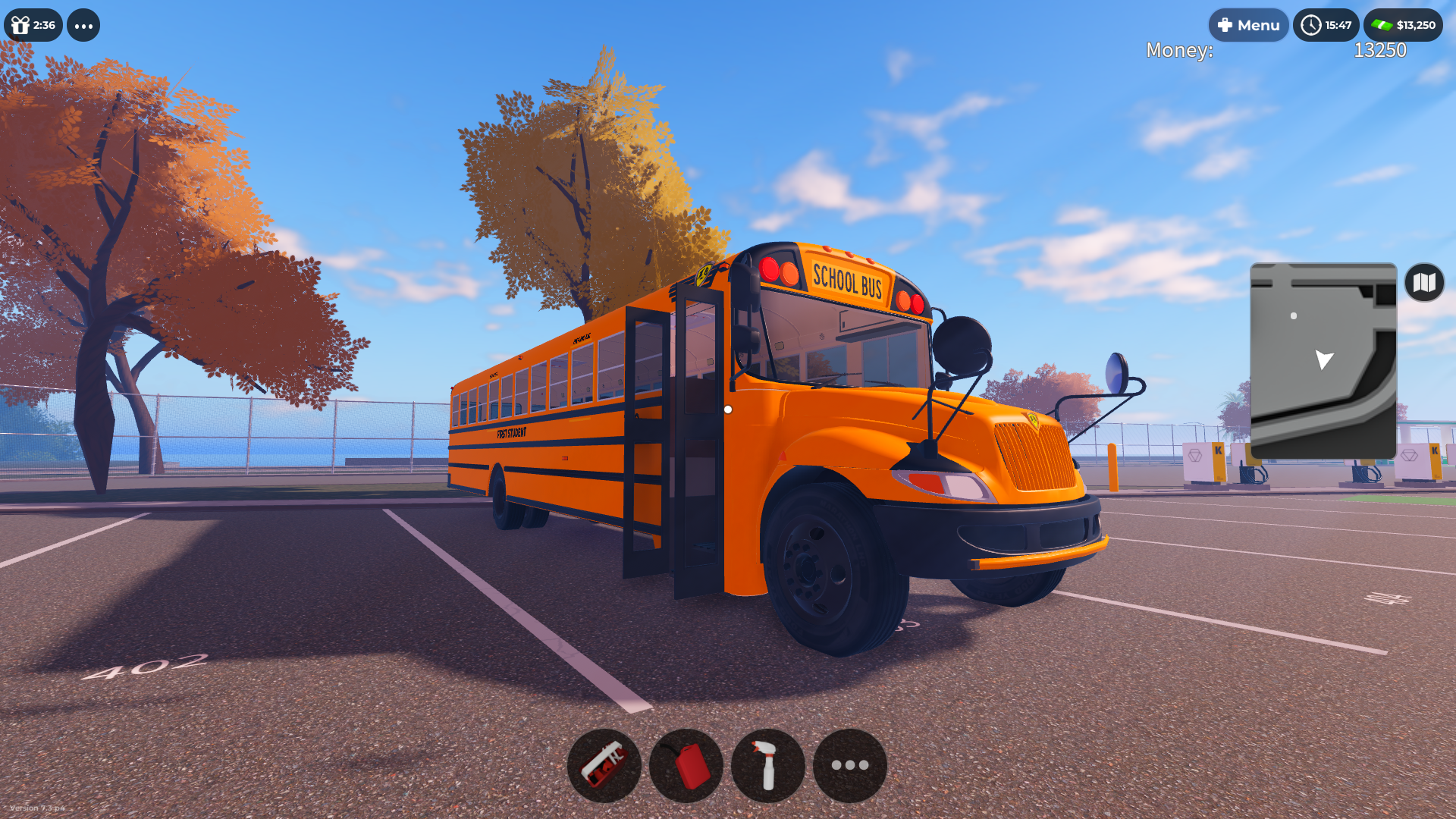1456x819 pixels.
Task: Open the options ellipsis next to gift timer
Action: coord(83,25)
